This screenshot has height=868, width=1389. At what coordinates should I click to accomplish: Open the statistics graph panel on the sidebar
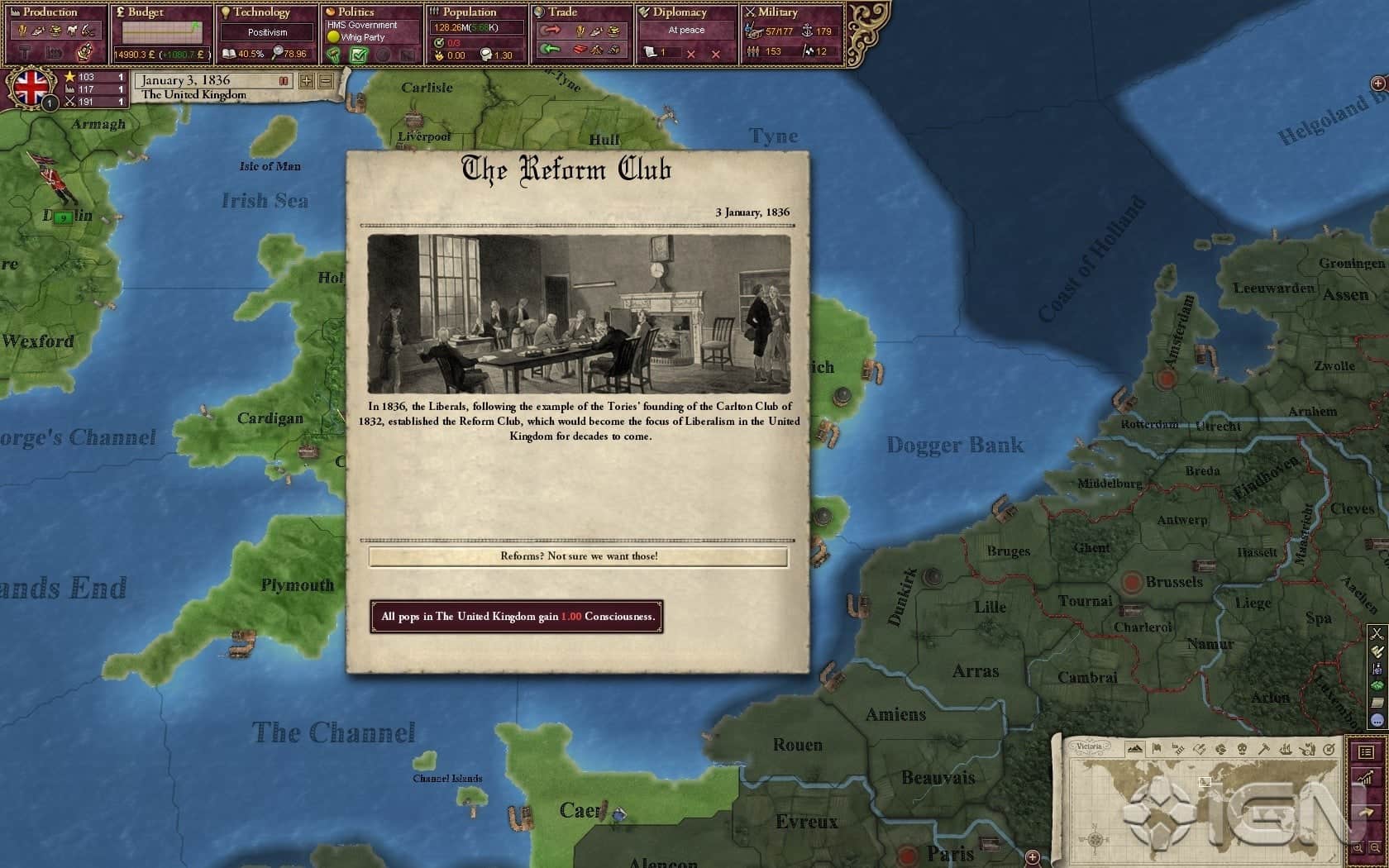pos(1365,777)
